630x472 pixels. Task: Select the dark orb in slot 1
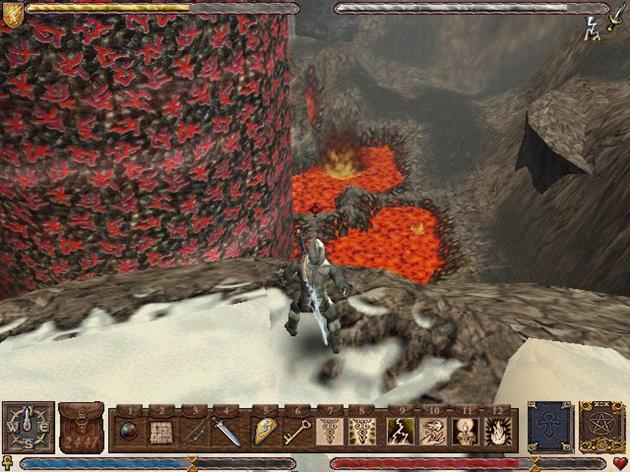point(130,433)
